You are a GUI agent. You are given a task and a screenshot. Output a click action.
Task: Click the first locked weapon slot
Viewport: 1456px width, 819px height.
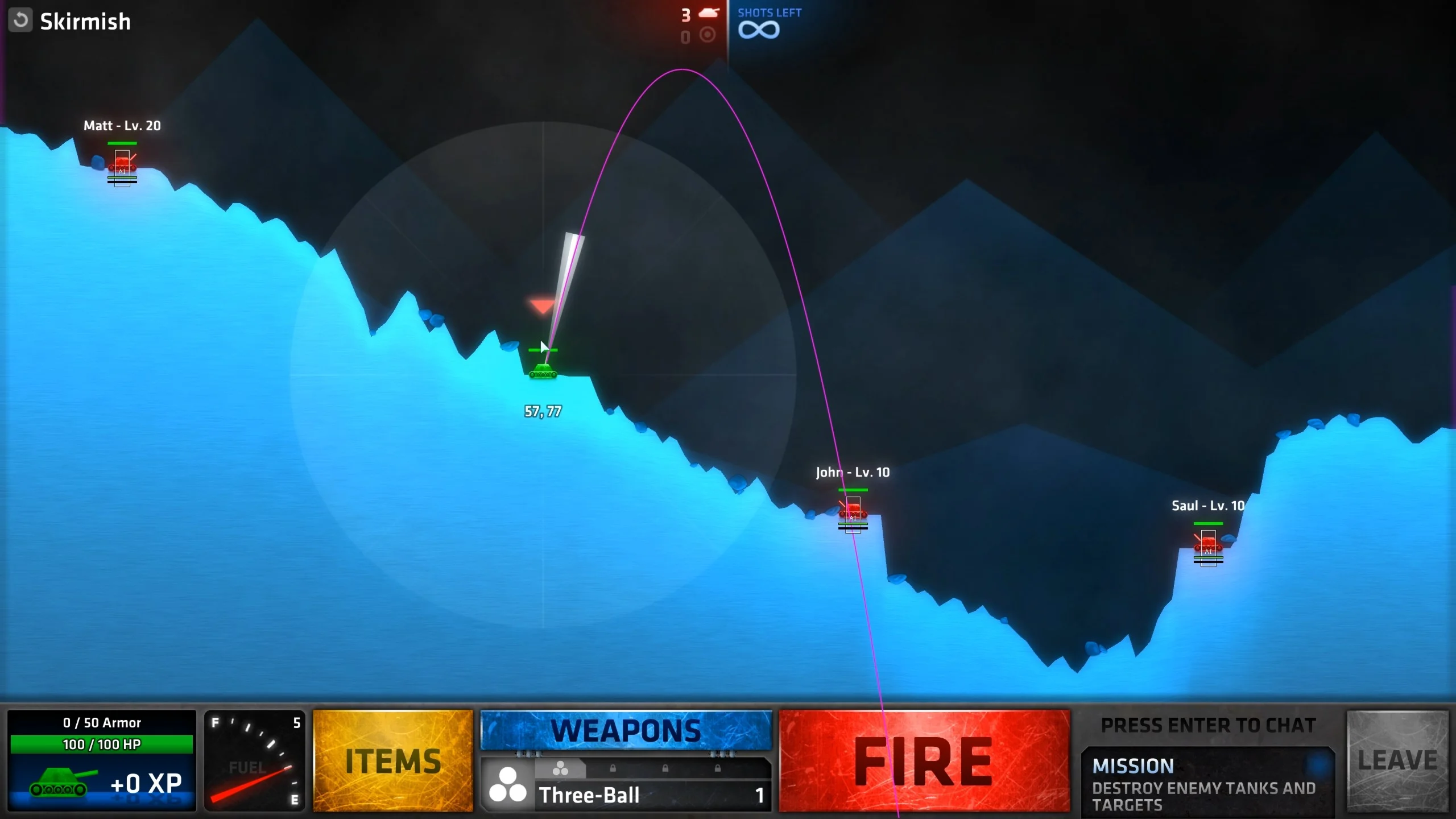pos(613,769)
